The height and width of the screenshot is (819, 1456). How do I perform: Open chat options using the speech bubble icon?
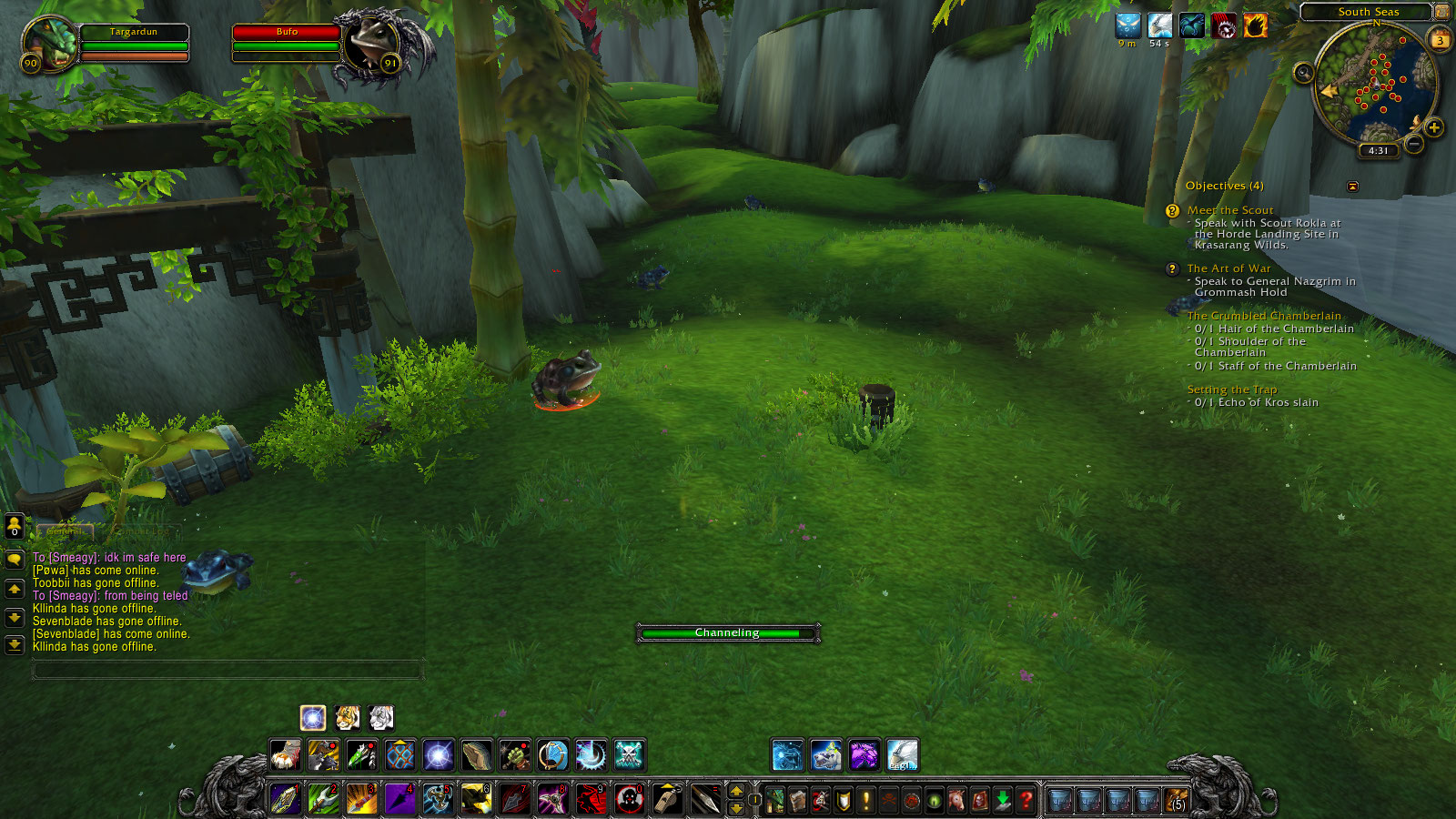tap(14, 561)
